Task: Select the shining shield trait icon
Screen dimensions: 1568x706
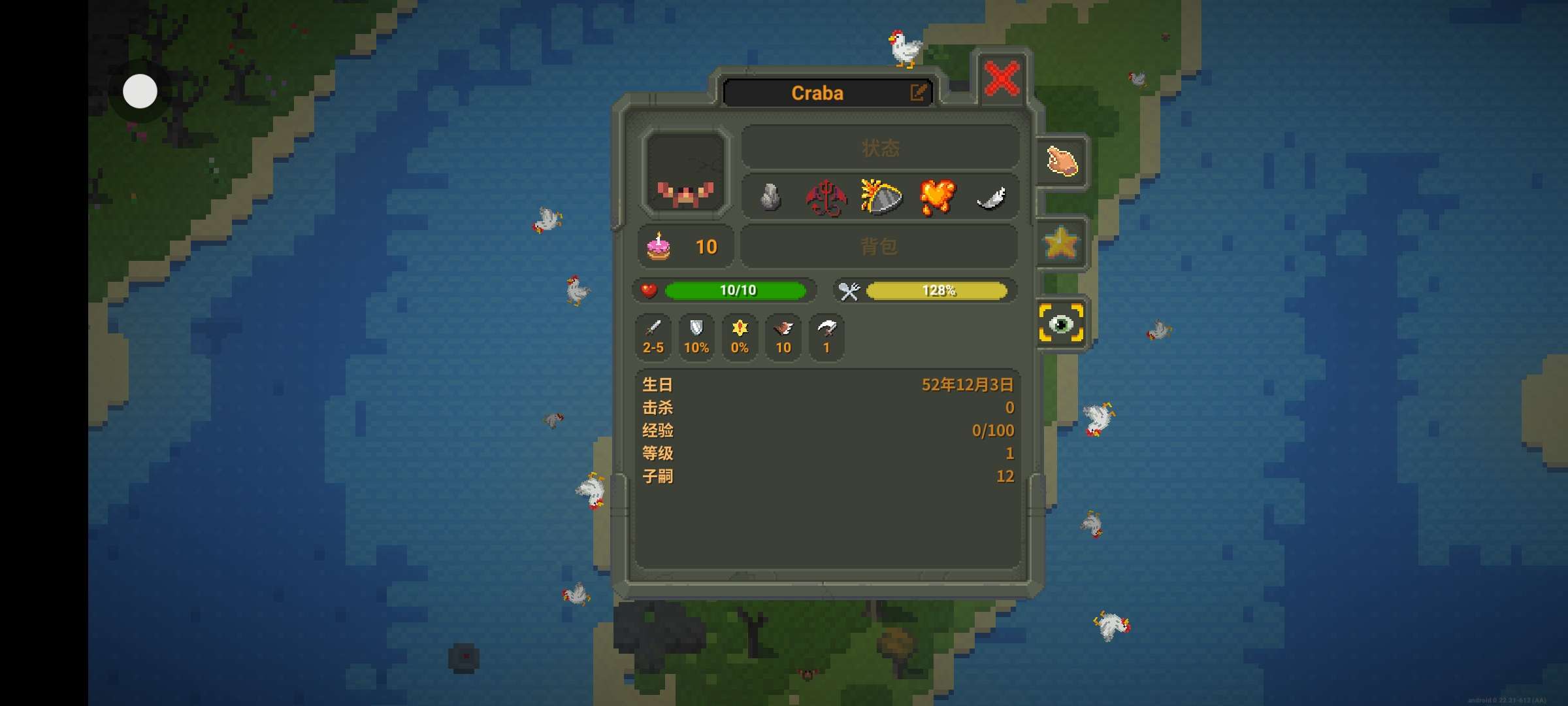Action: [x=881, y=197]
